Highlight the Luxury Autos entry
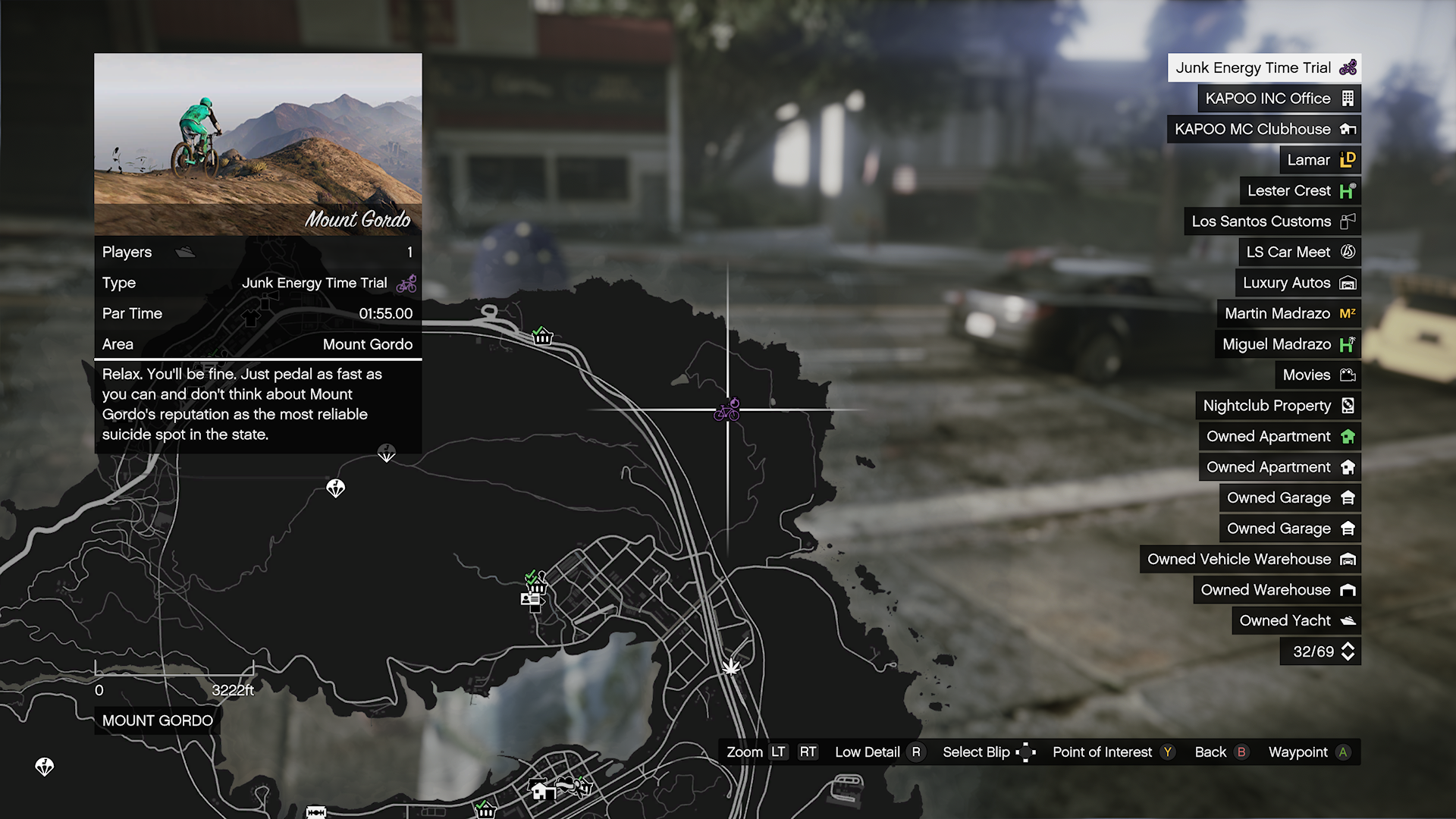Screen dimensions: 1456x819 point(1298,283)
